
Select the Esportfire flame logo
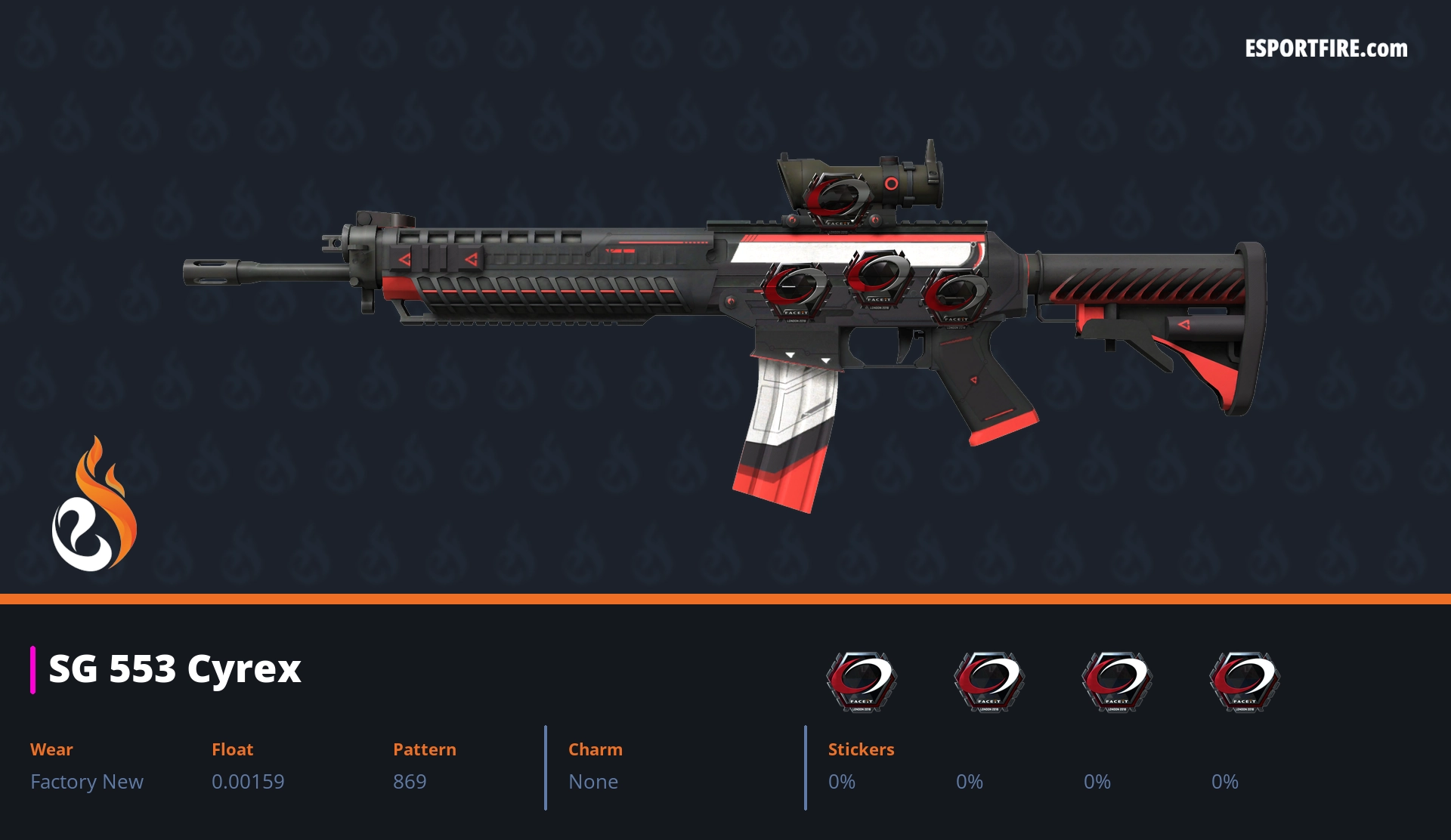94,505
